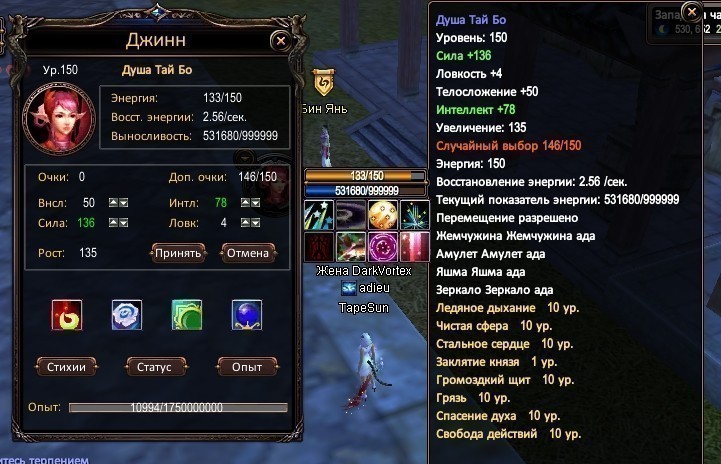Activate the golden star-sphere genie skill
This screenshot has height=464, width=721.
383,215
